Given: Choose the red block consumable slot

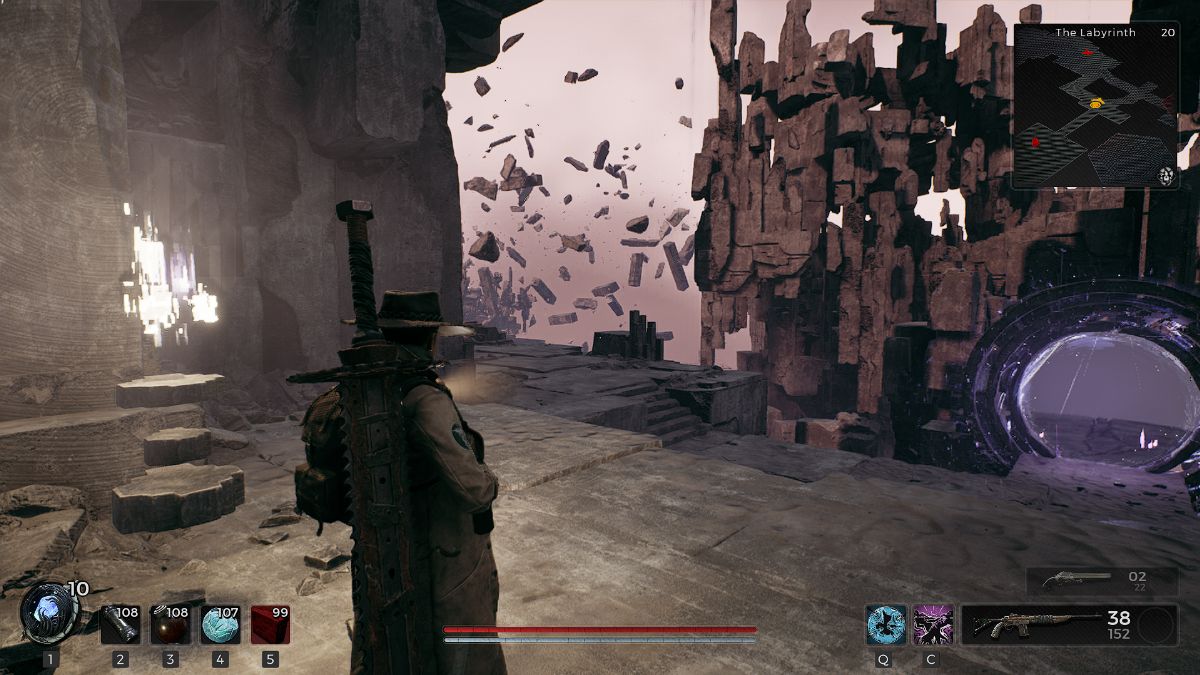Looking at the screenshot, I should pos(270,624).
